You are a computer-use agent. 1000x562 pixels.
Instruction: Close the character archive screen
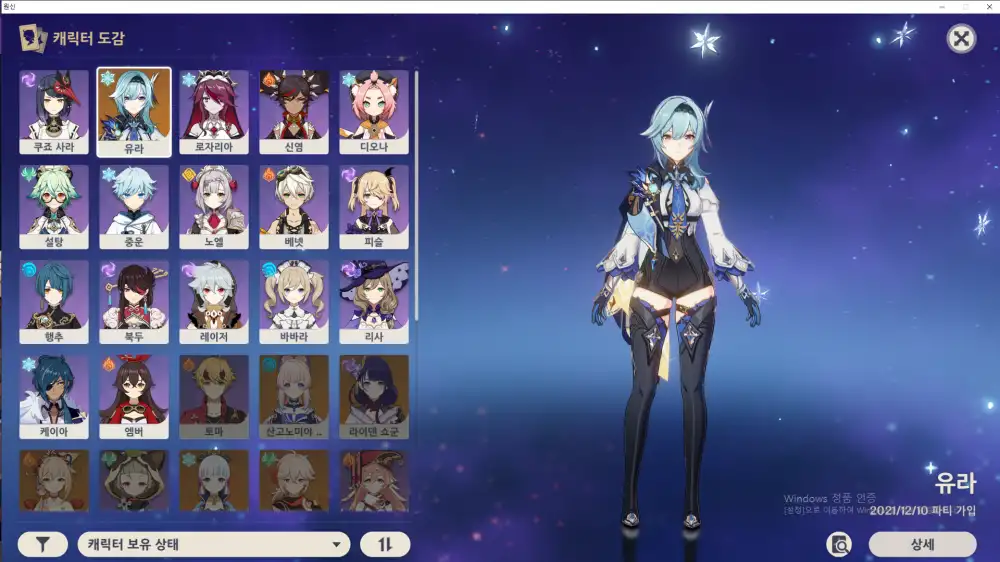tap(961, 39)
